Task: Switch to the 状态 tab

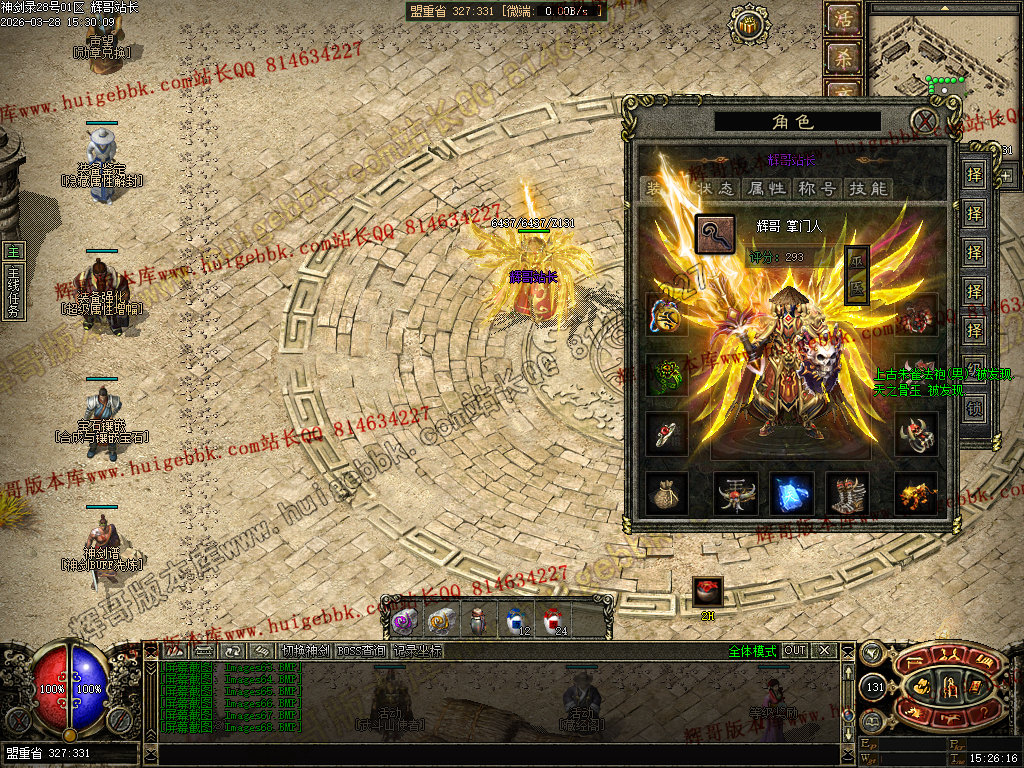Action: [716, 188]
